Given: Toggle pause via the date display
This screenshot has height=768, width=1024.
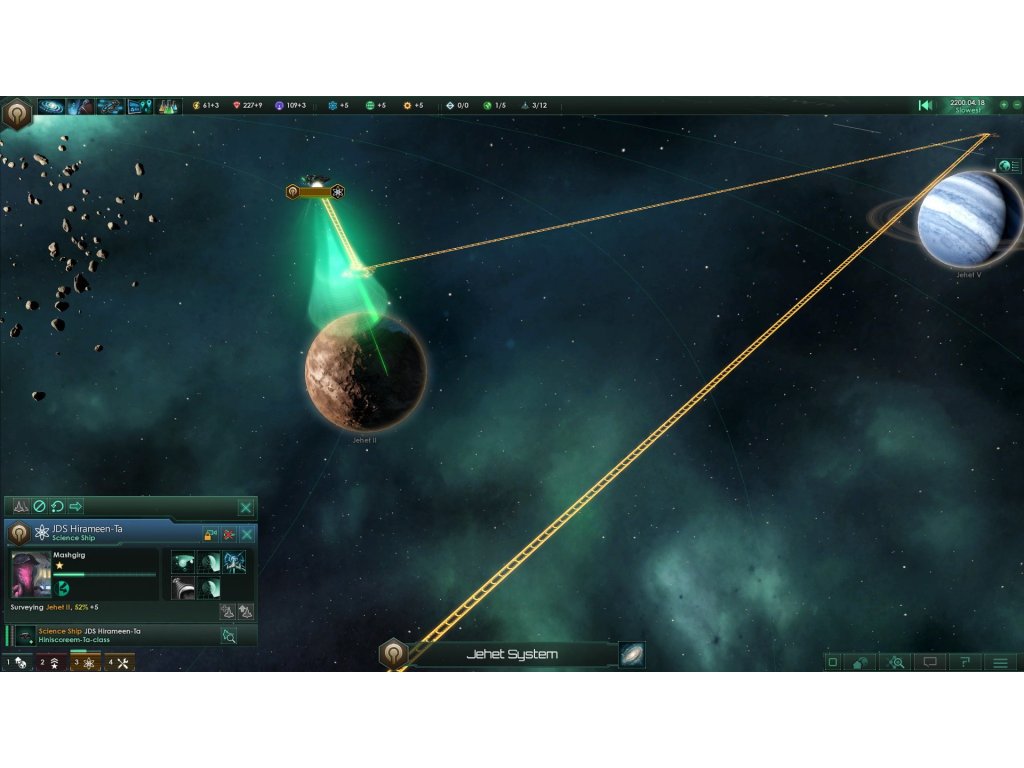Looking at the screenshot, I should click(966, 105).
